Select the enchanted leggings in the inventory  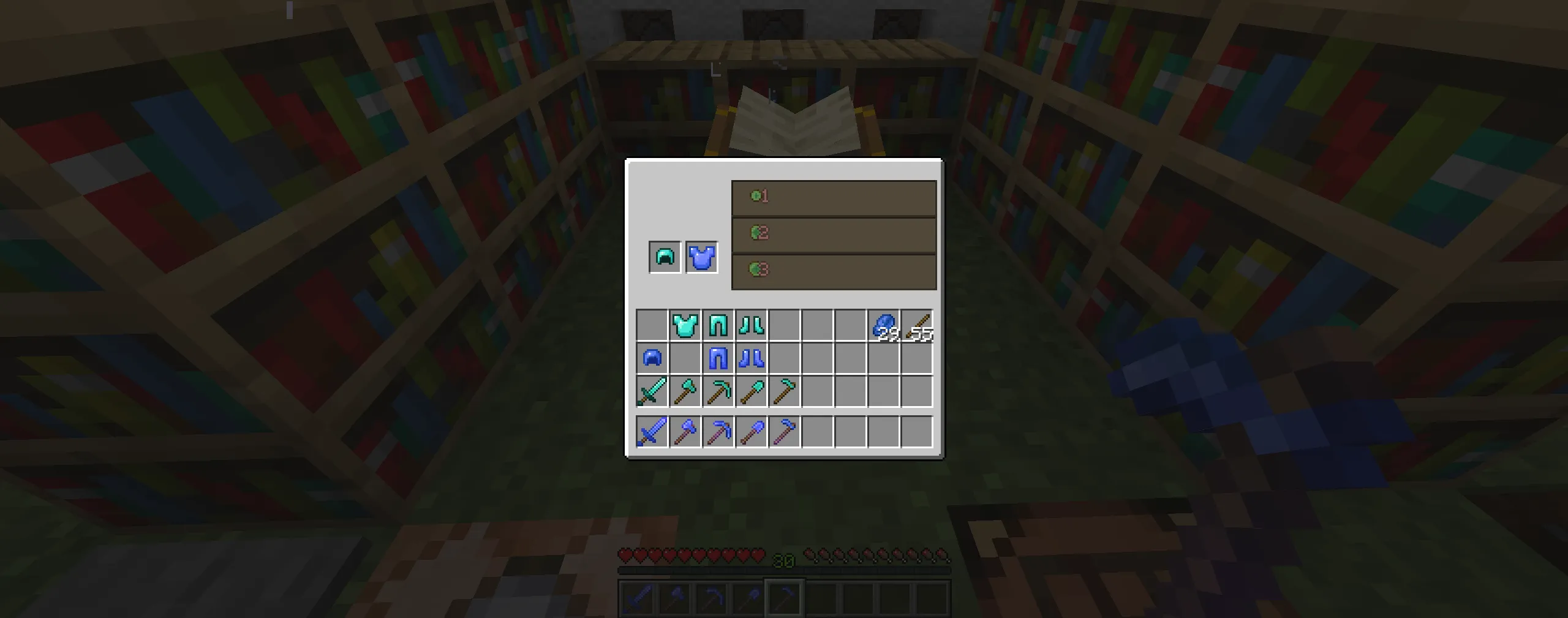pos(719,360)
